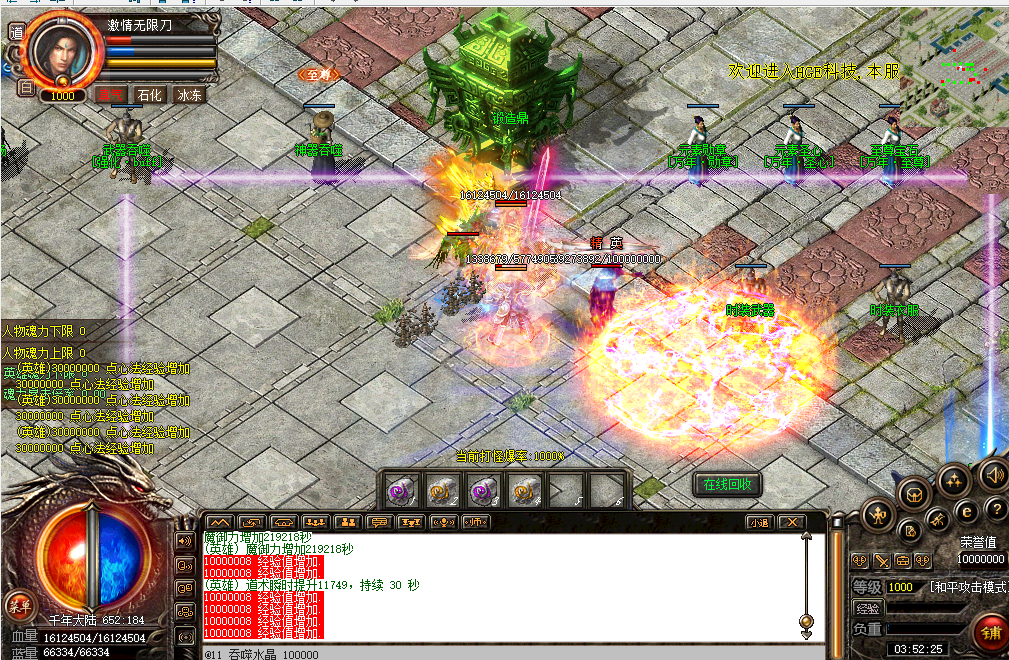Select the 石化 button

click(x=150, y=95)
